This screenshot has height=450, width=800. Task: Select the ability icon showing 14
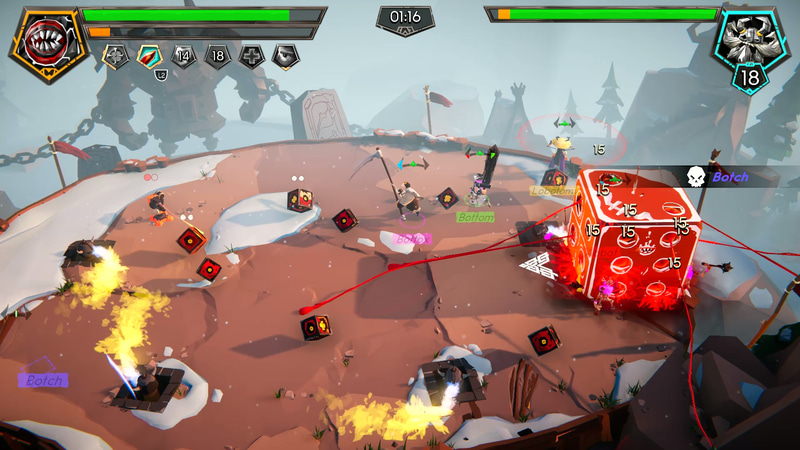184,57
